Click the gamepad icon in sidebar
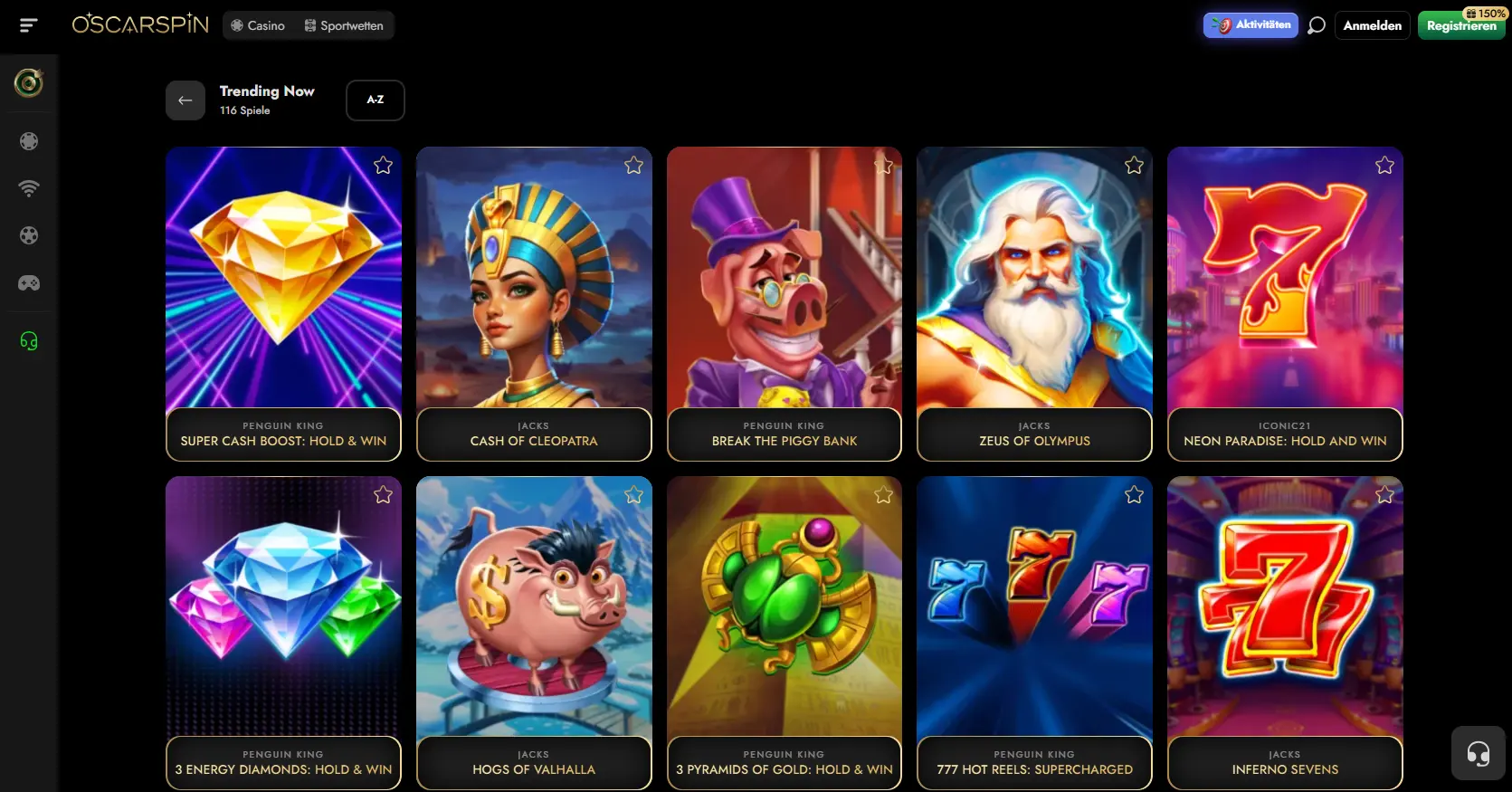Image resolution: width=1512 pixels, height=792 pixels. (29, 283)
